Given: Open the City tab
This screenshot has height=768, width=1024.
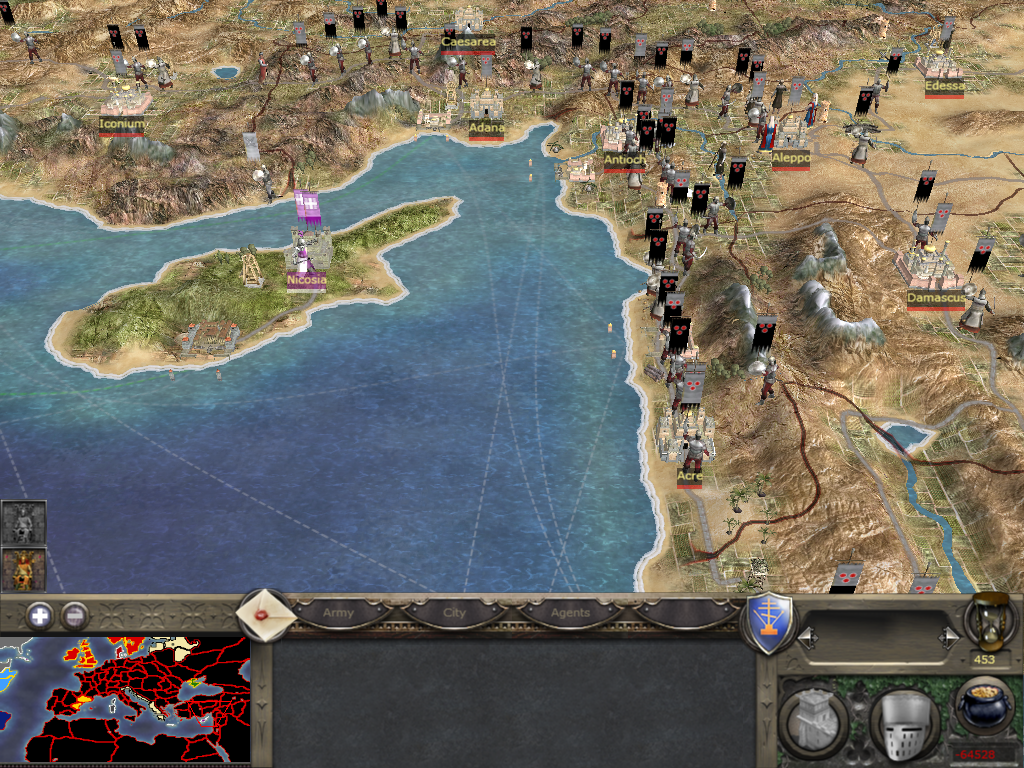Looking at the screenshot, I should point(455,612).
